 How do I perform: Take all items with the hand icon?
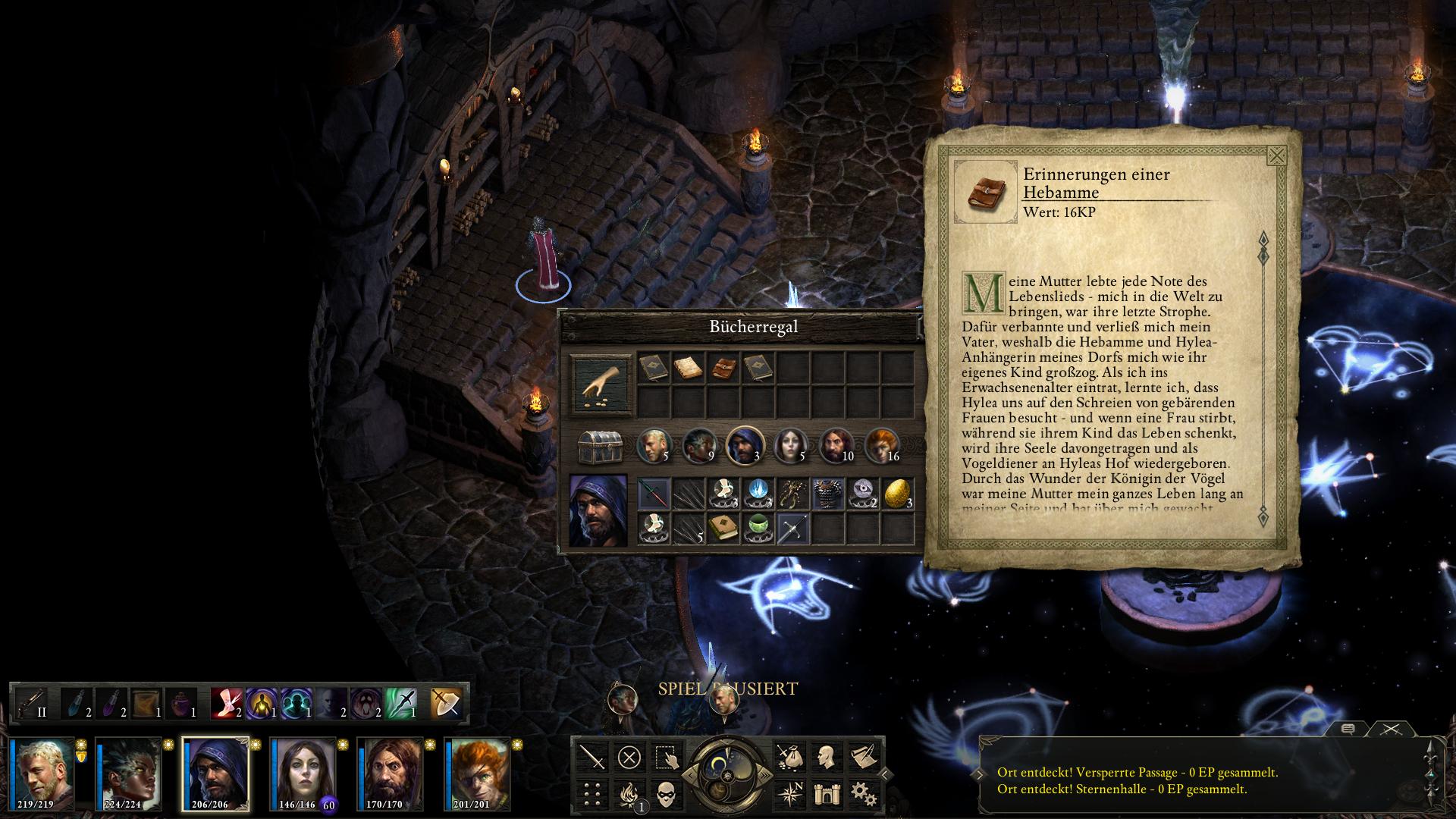click(x=601, y=384)
